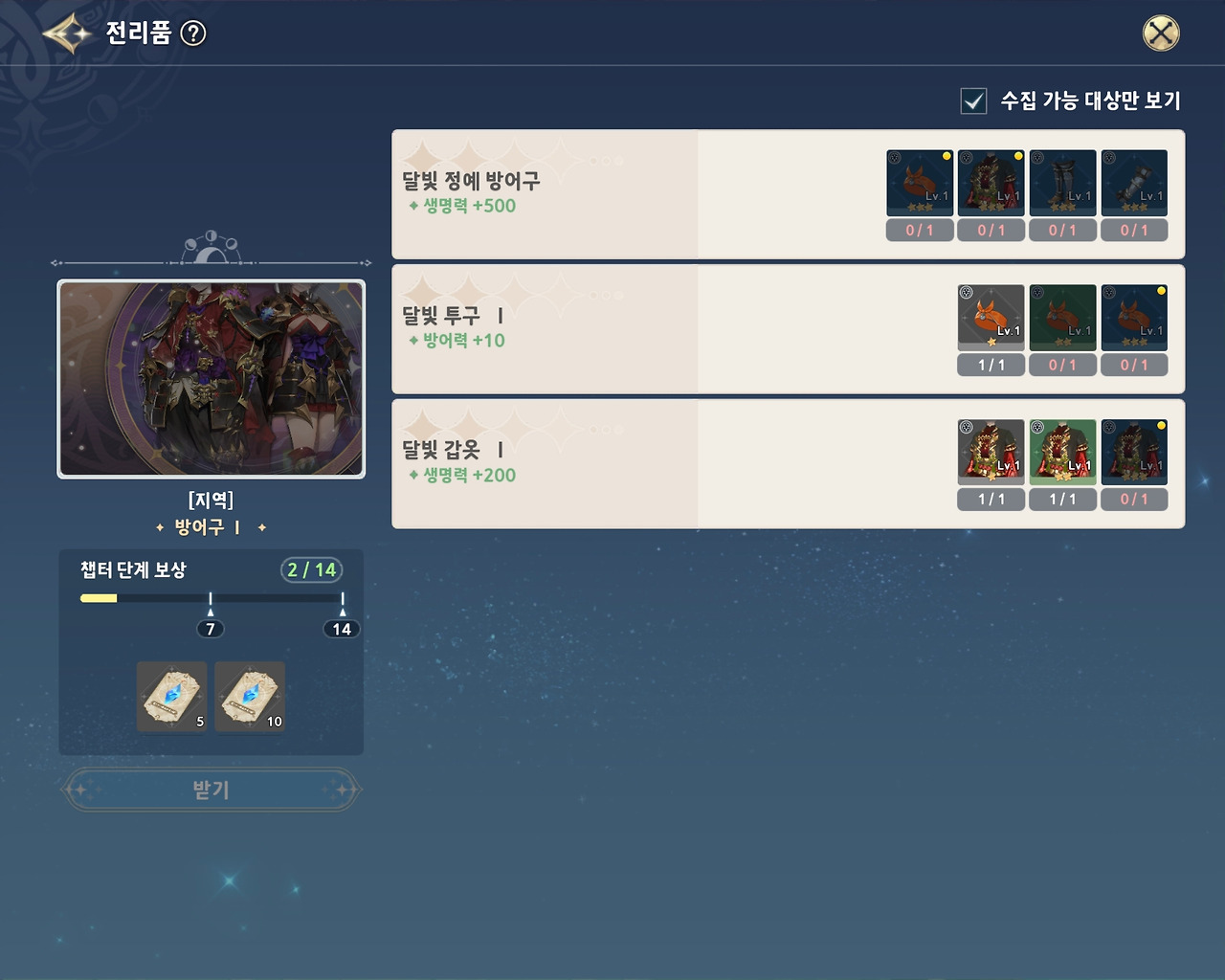Click the 2/14 chapter stage counter
1225x980 pixels.
tap(308, 569)
